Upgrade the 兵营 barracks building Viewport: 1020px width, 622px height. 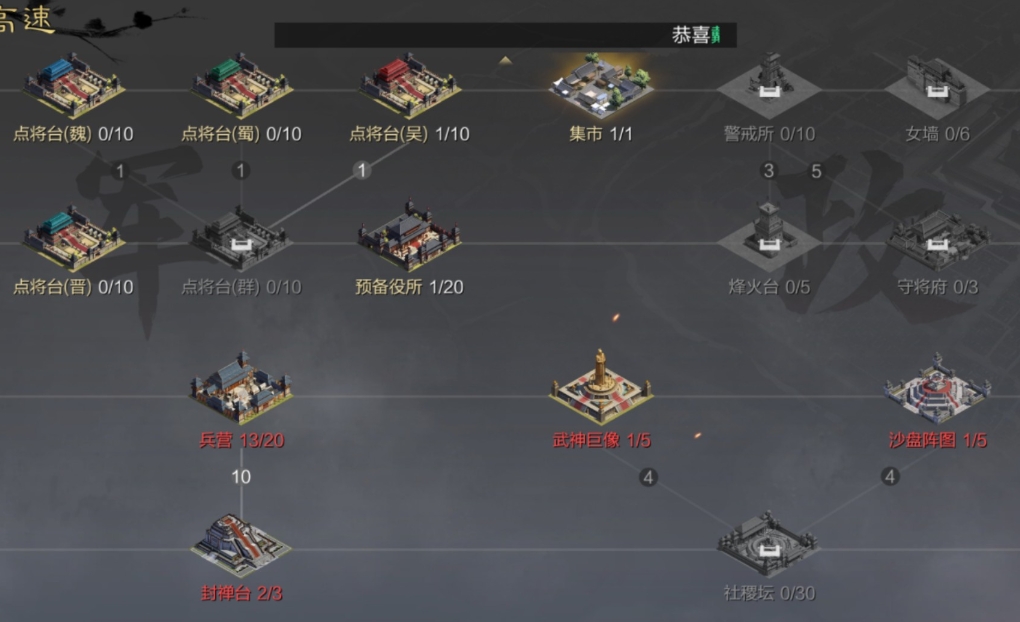242,390
